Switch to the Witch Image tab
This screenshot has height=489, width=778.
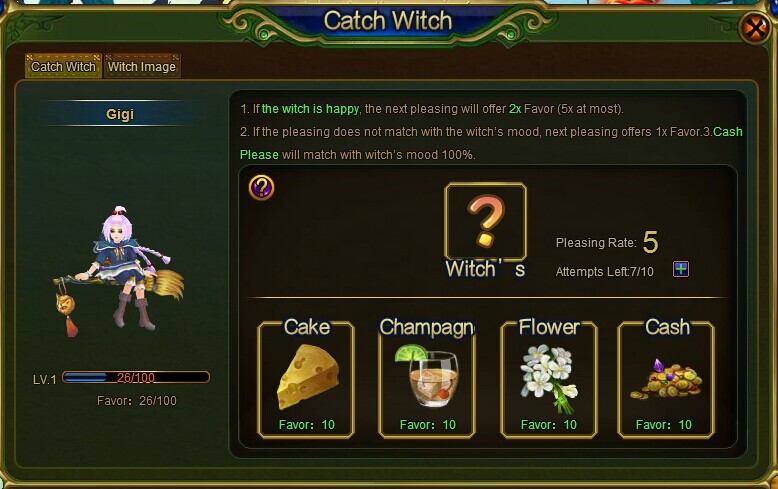click(x=142, y=67)
